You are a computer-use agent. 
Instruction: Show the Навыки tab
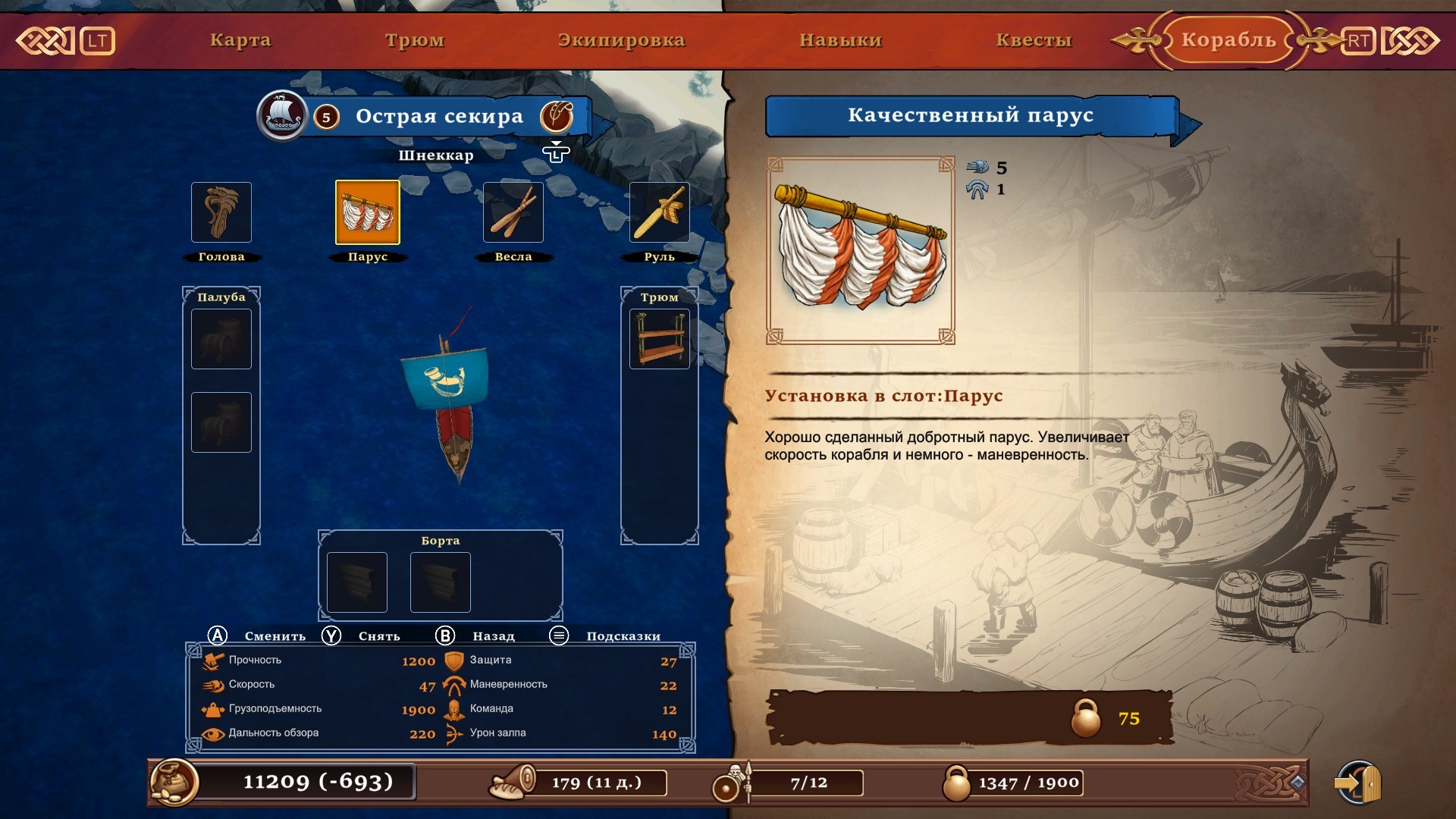840,40
